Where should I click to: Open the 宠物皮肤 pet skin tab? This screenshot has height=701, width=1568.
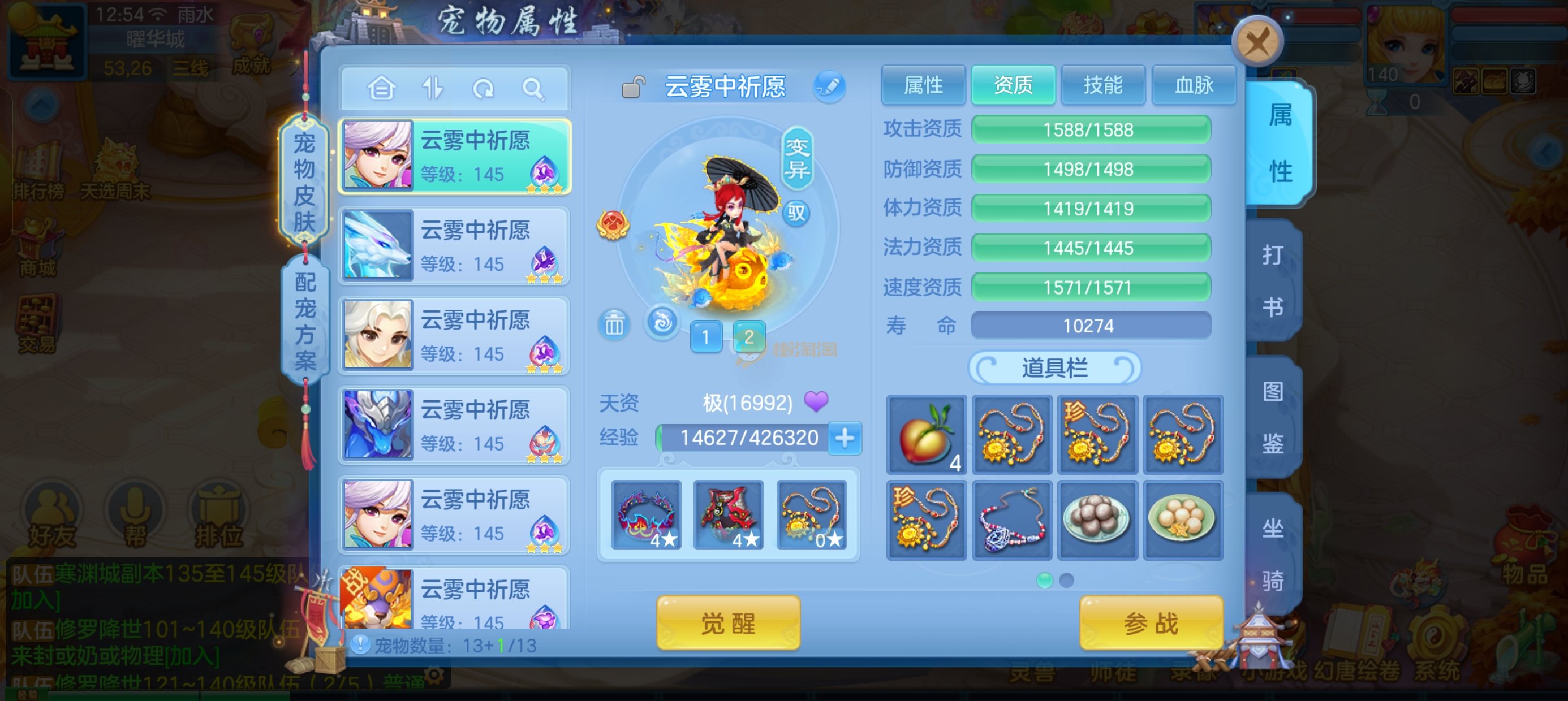(304, 181)
